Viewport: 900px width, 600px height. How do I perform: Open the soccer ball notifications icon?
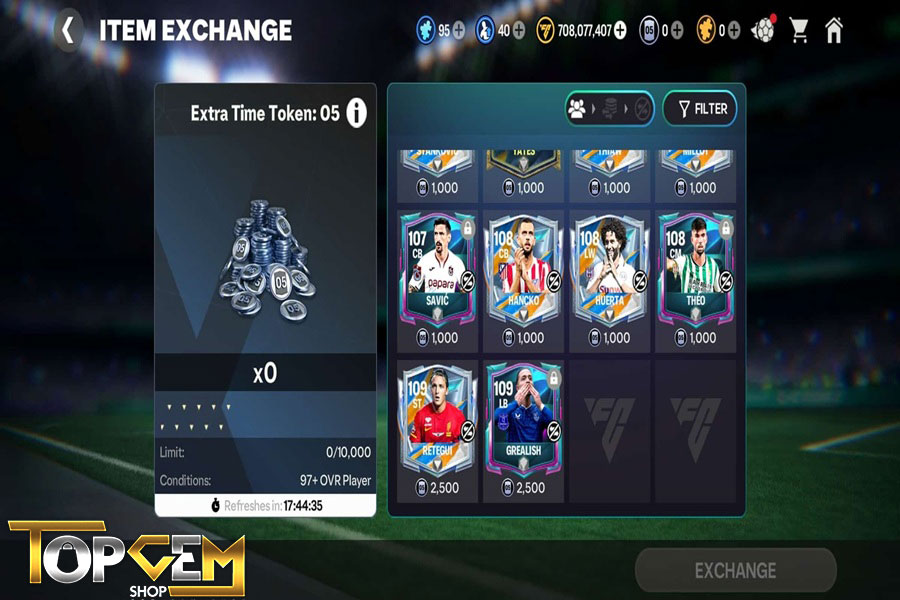coord(765,30)
